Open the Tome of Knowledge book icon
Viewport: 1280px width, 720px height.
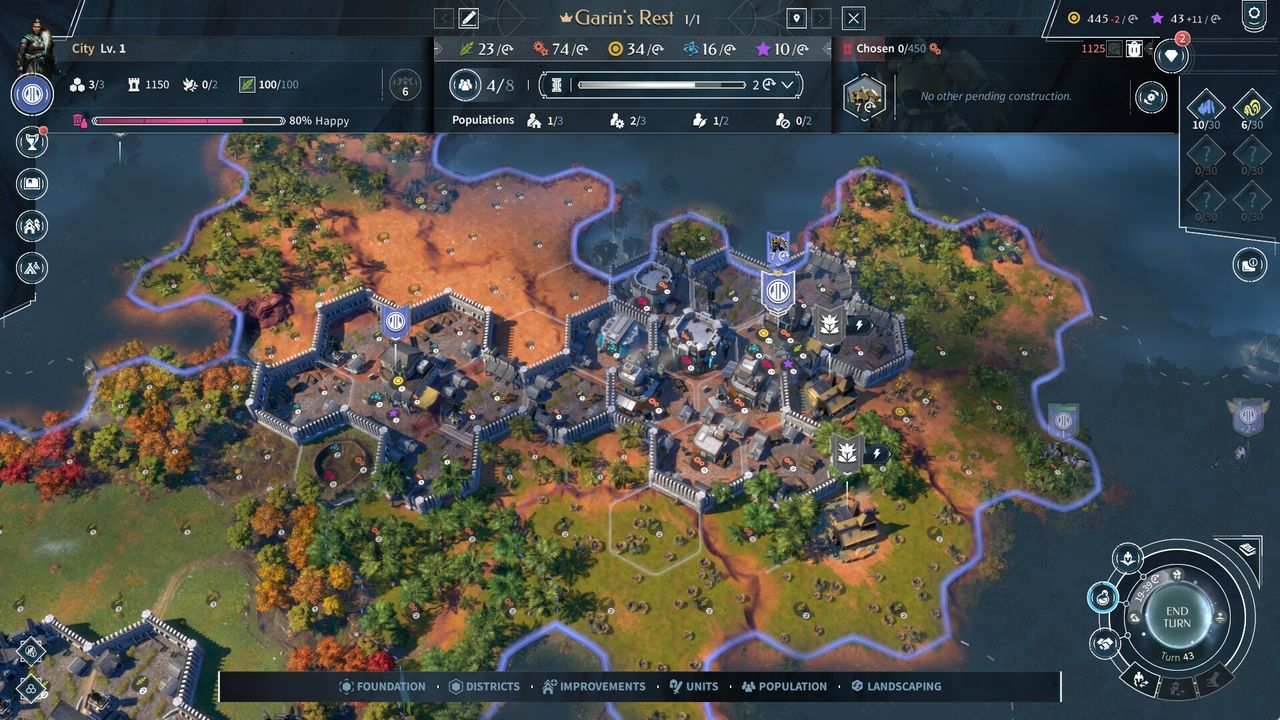pos(31,183)
